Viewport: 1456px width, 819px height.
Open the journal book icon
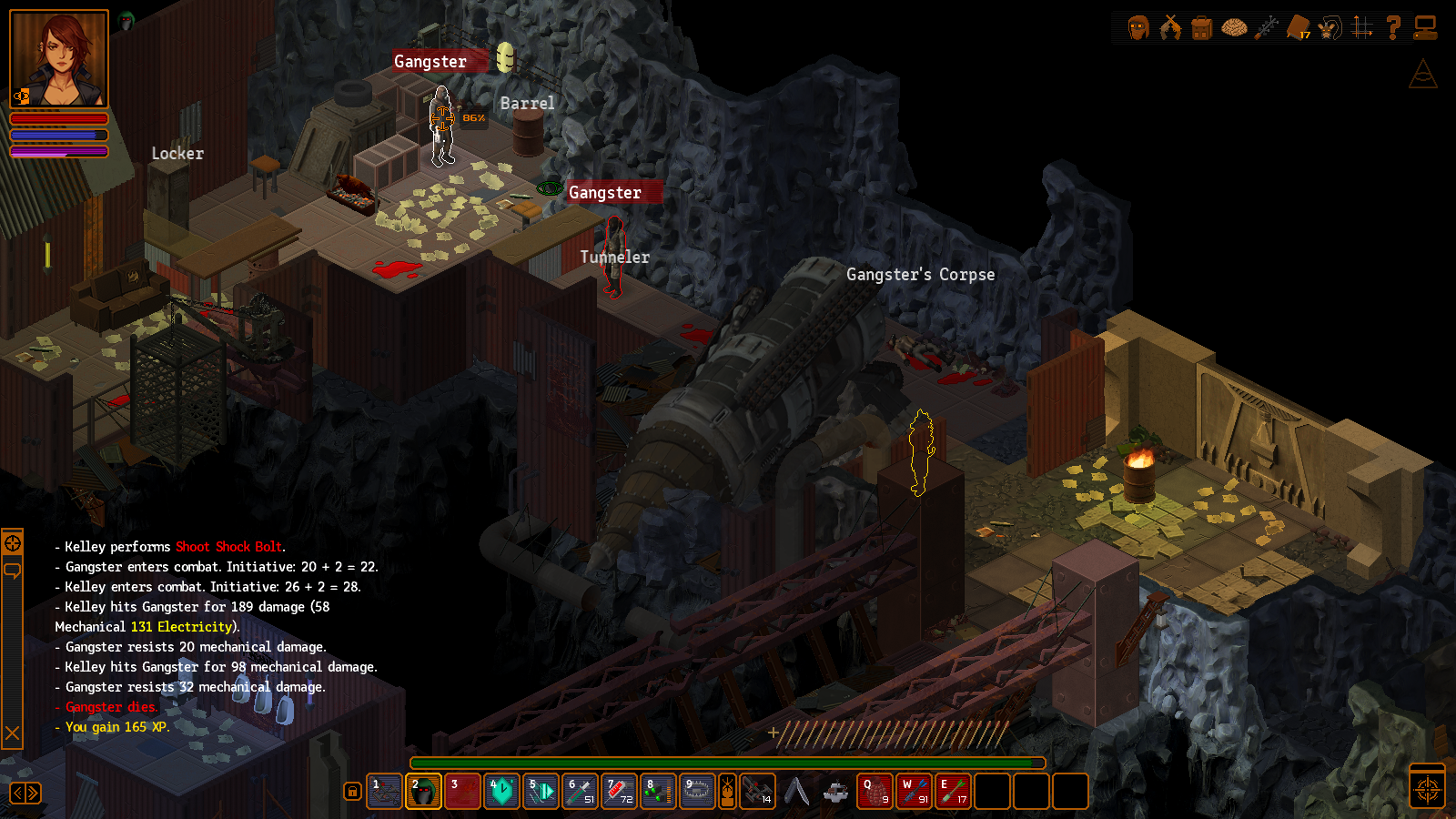click(x=1299, y=28)
